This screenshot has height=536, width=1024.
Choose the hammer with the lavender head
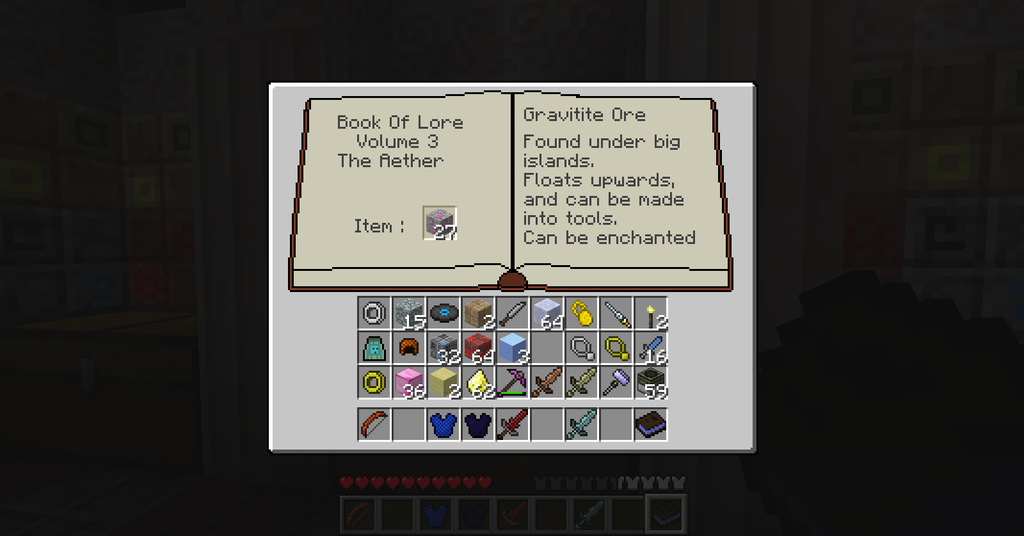click(x=616, y=382)
